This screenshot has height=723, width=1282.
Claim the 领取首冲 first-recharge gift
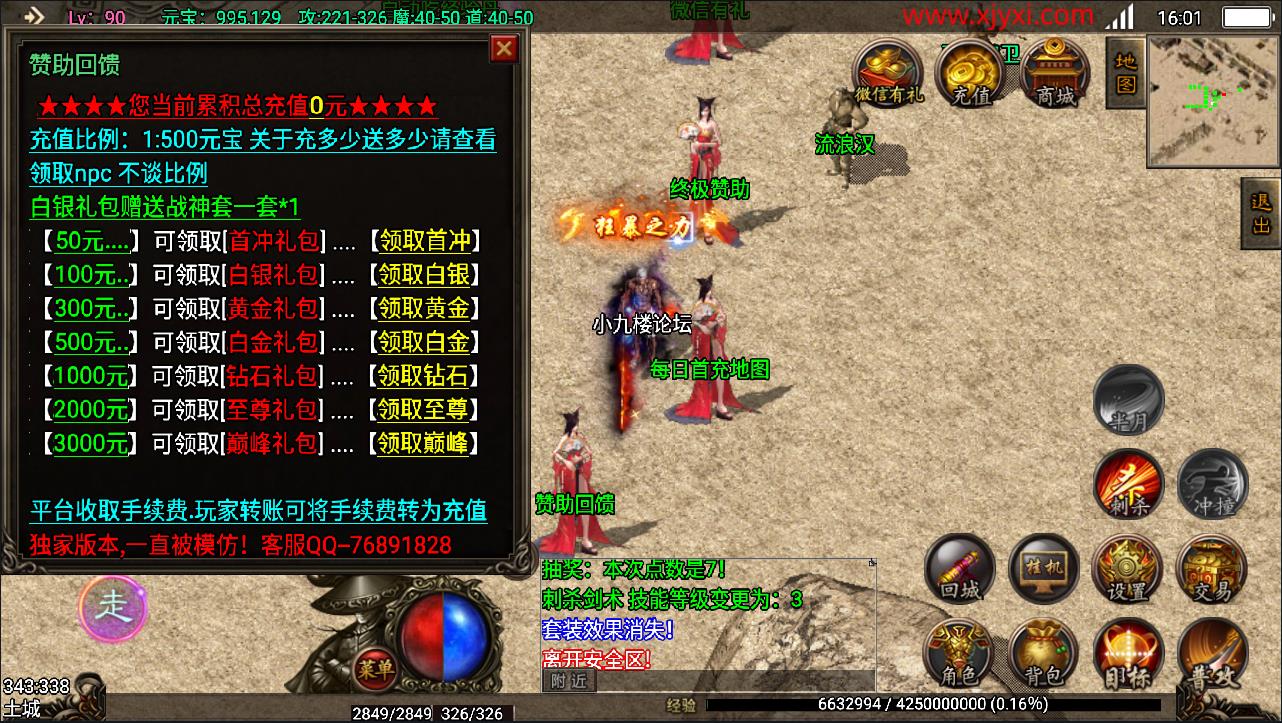click(425, 241)
